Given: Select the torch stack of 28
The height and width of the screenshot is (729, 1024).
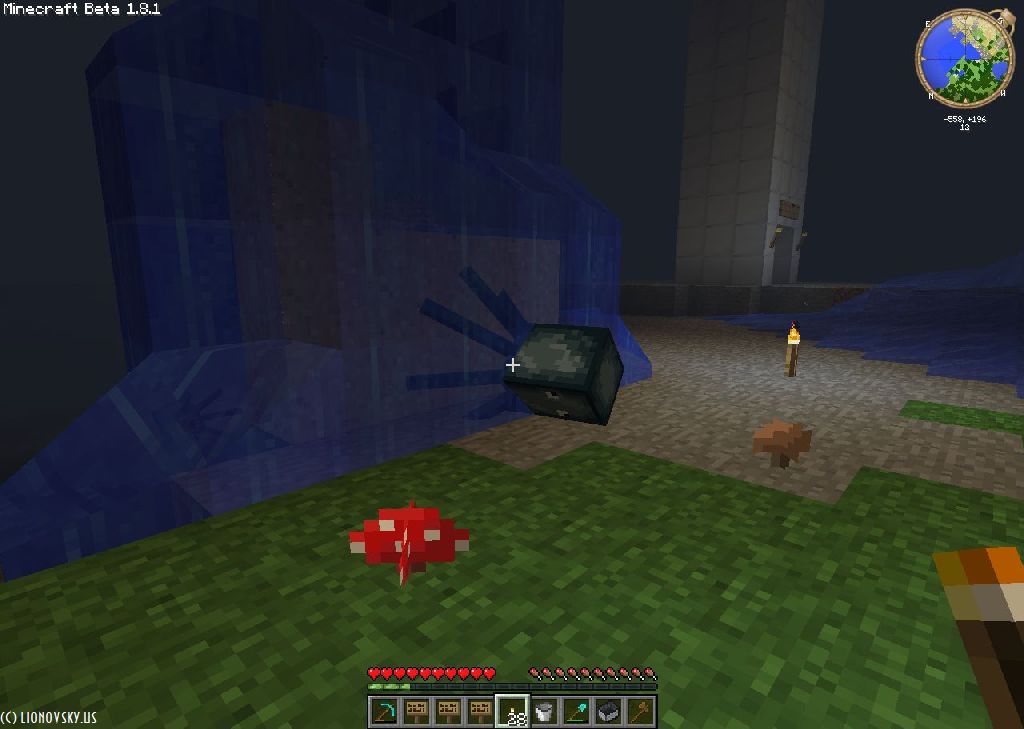Looking at the screenshot, I should pyautogui.click(x=512, y=711).
